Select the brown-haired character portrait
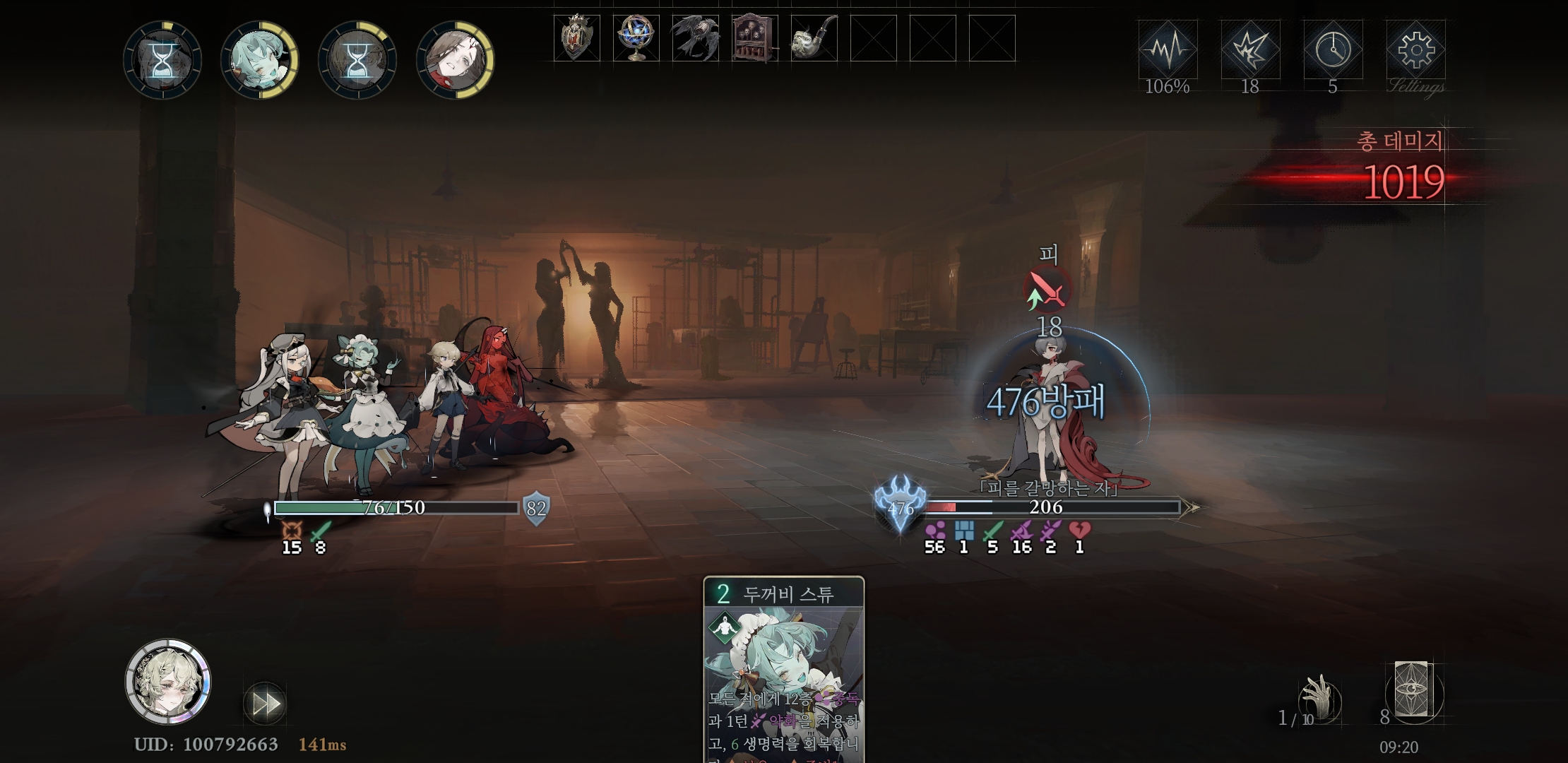This screenshot has width=1568, height=763. tap(455, 60)
